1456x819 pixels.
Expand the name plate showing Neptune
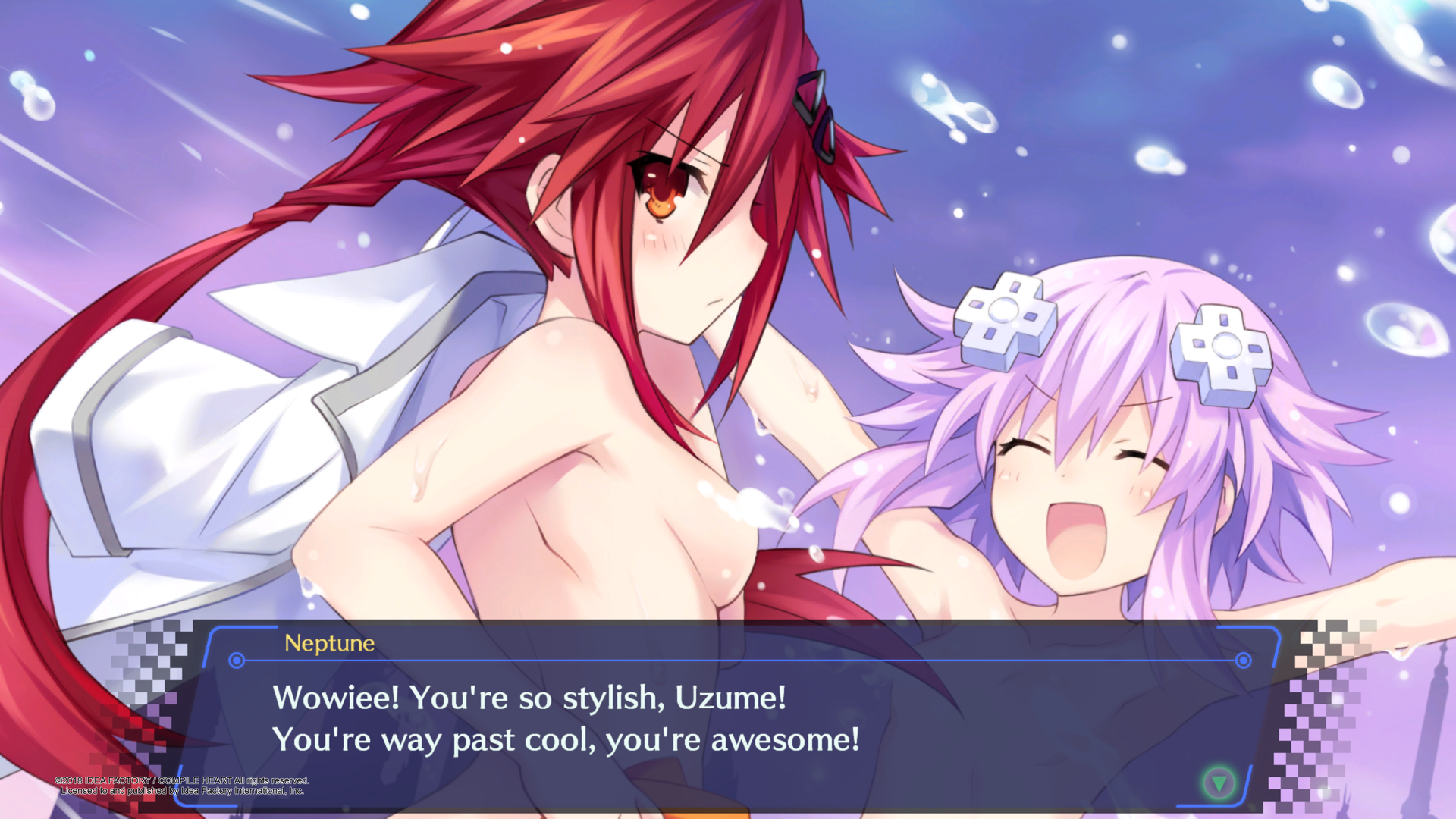tap(330, 644)
